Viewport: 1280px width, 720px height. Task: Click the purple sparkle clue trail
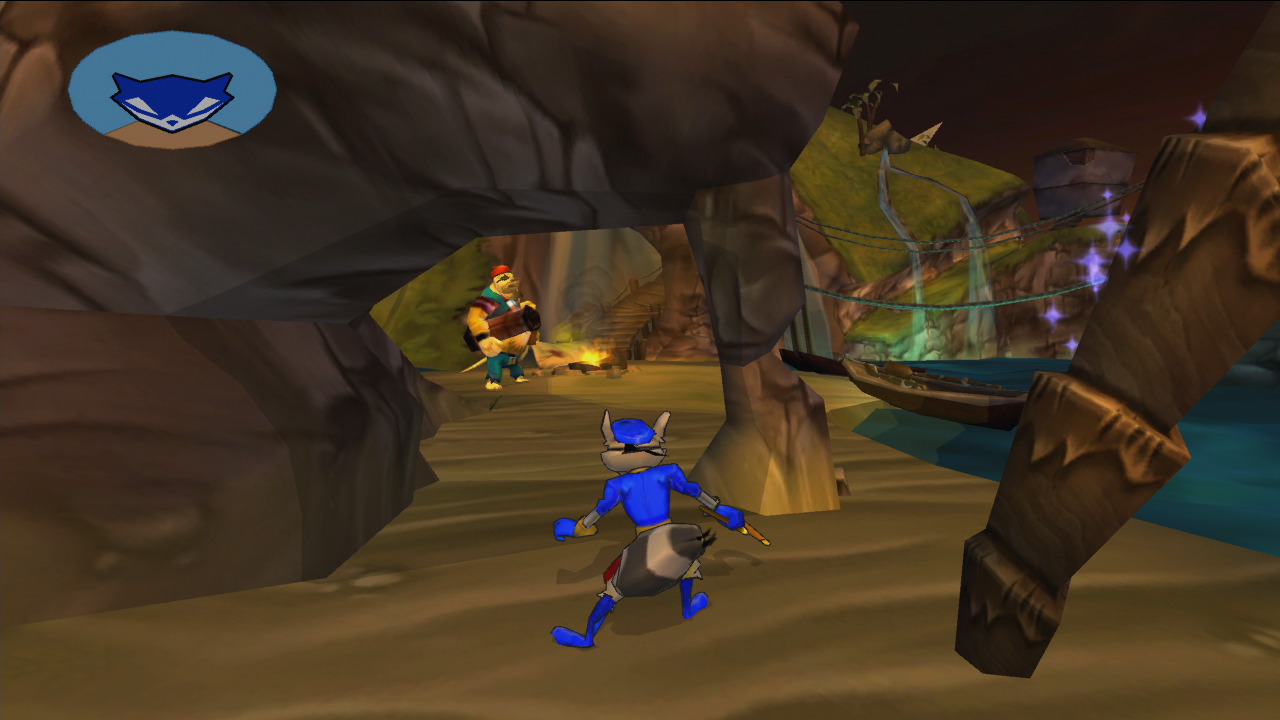tap(1108, 240)
